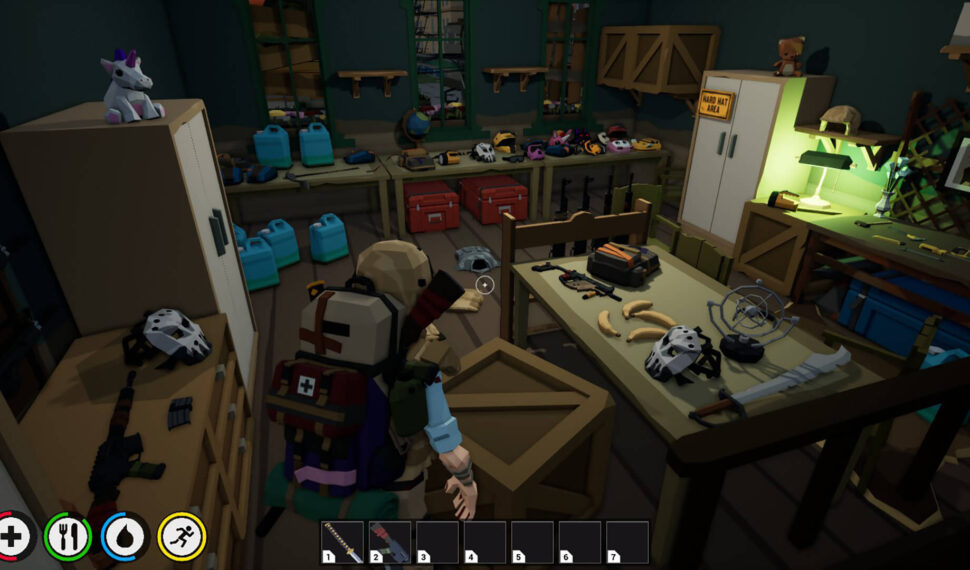The height and width of the screenshot is (570, 970).
Task: Select the katana in hotbar slot 1
Action: 342,542
